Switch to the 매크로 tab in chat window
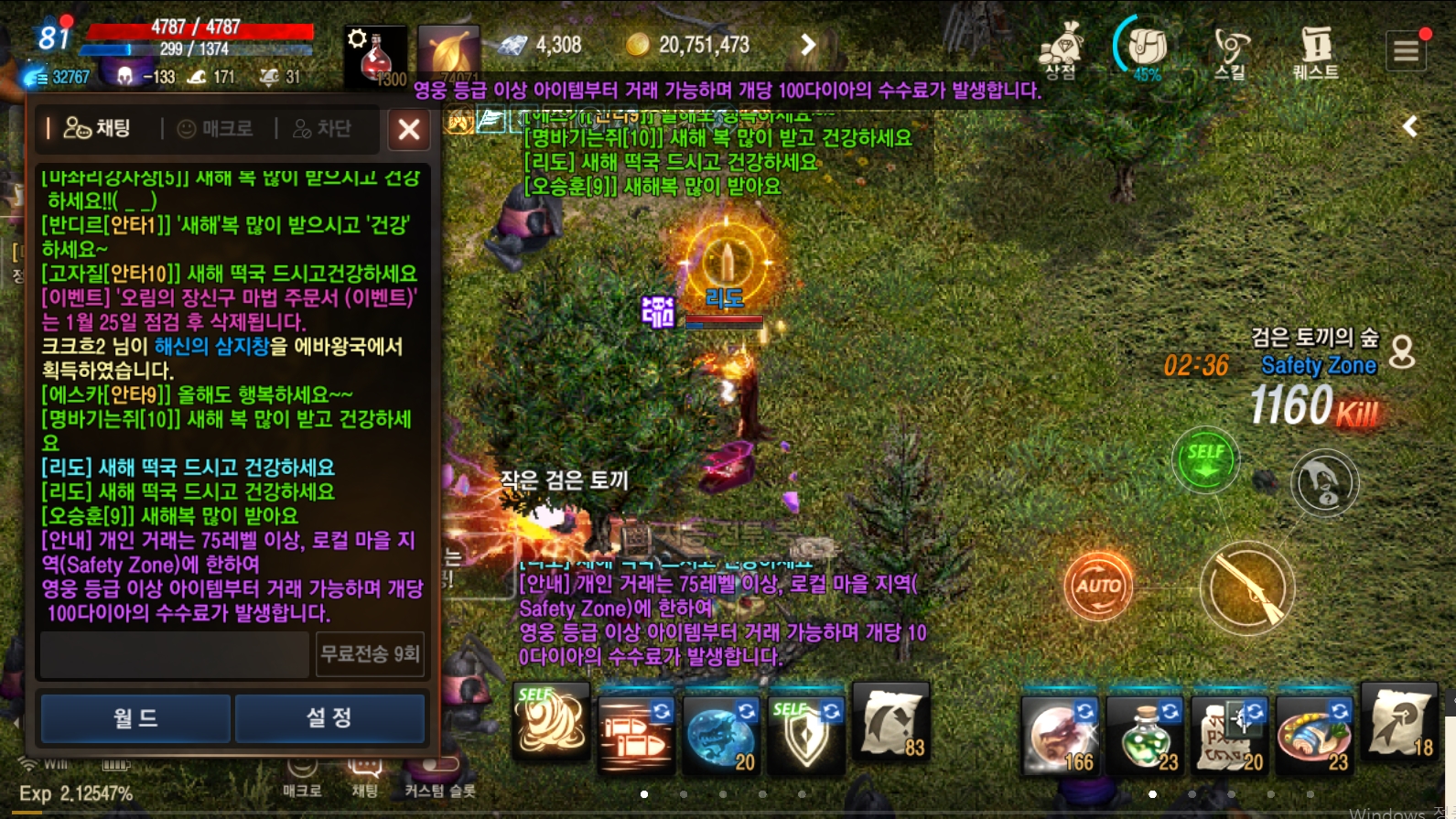The height and width of the screenshot is (819, 1456). (x=214, y=128)
